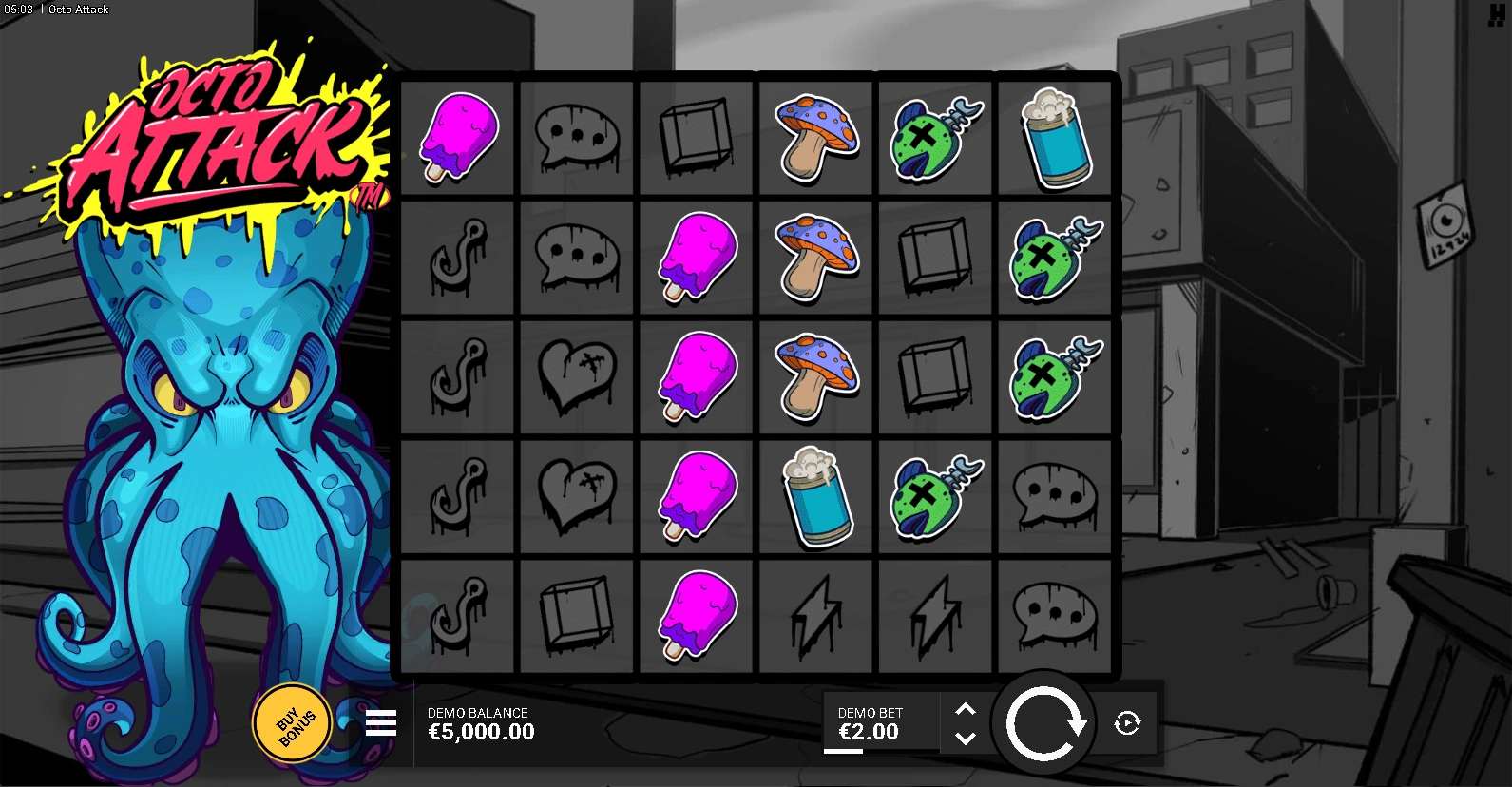This screenshot has height=787, width=1512.
Task: Increase the demo bet with up arrow
Action: tap(966, 710)
